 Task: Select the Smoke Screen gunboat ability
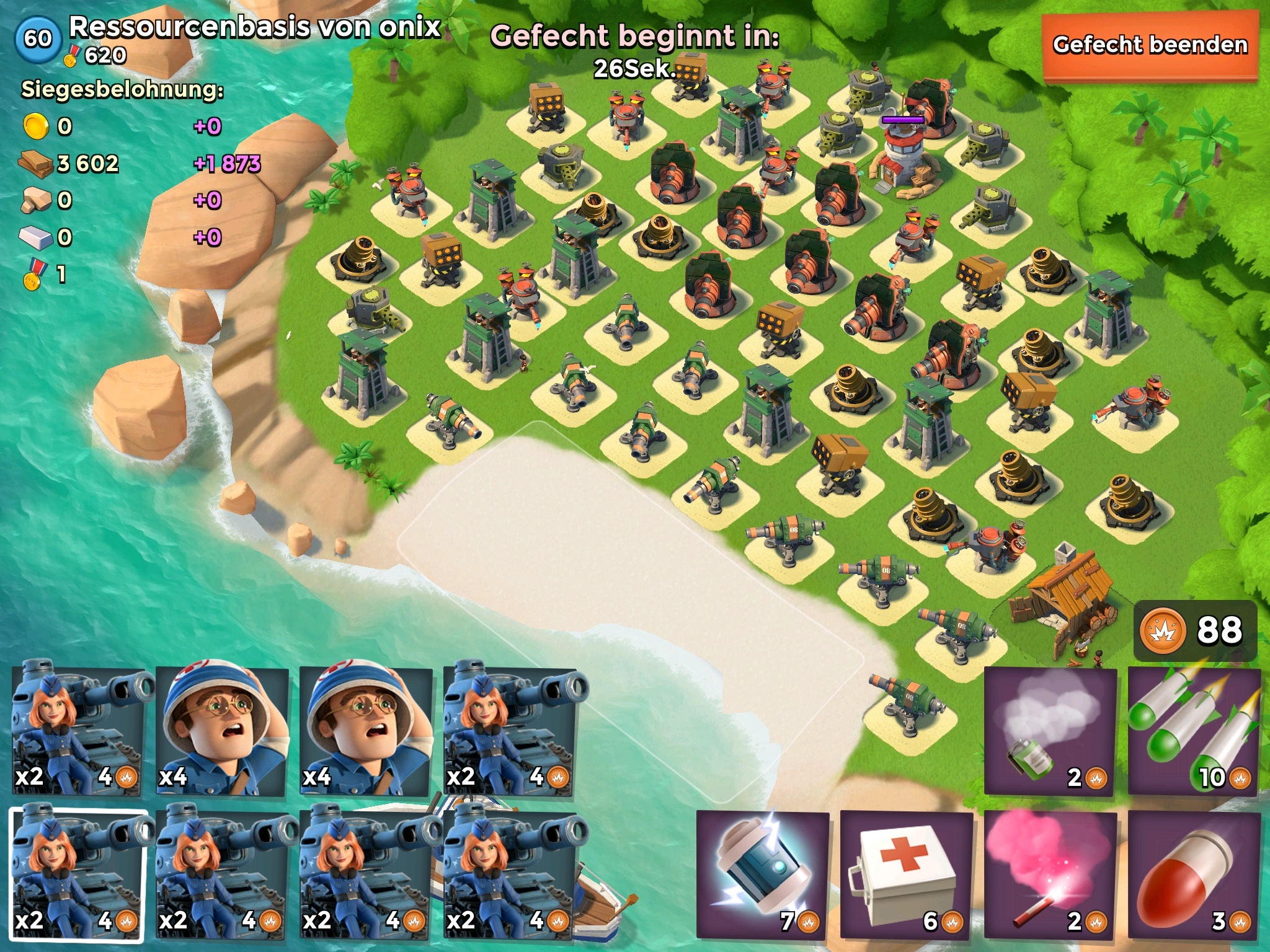coord(1050,730)
